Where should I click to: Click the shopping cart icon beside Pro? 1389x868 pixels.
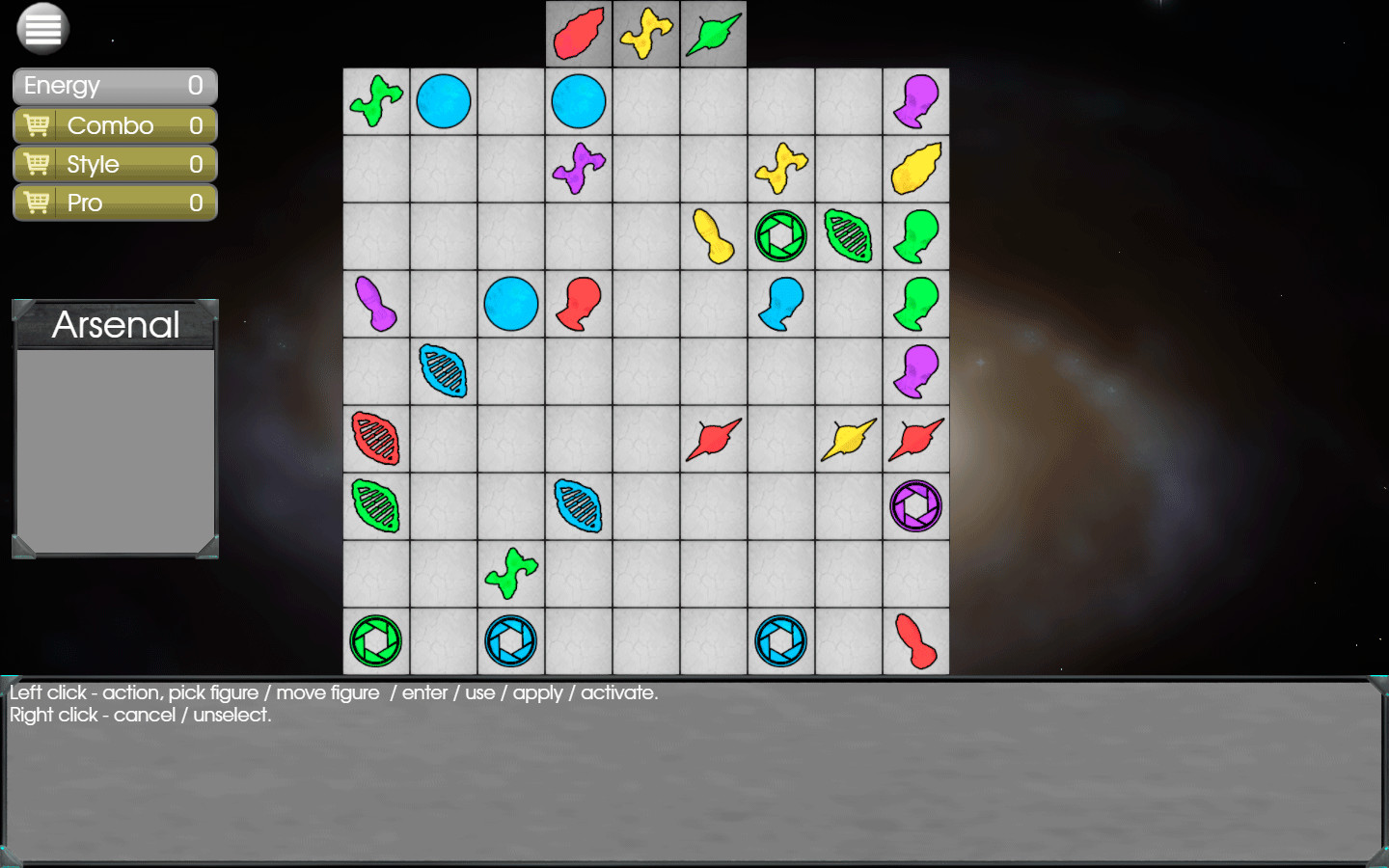(x=37, y=203)
